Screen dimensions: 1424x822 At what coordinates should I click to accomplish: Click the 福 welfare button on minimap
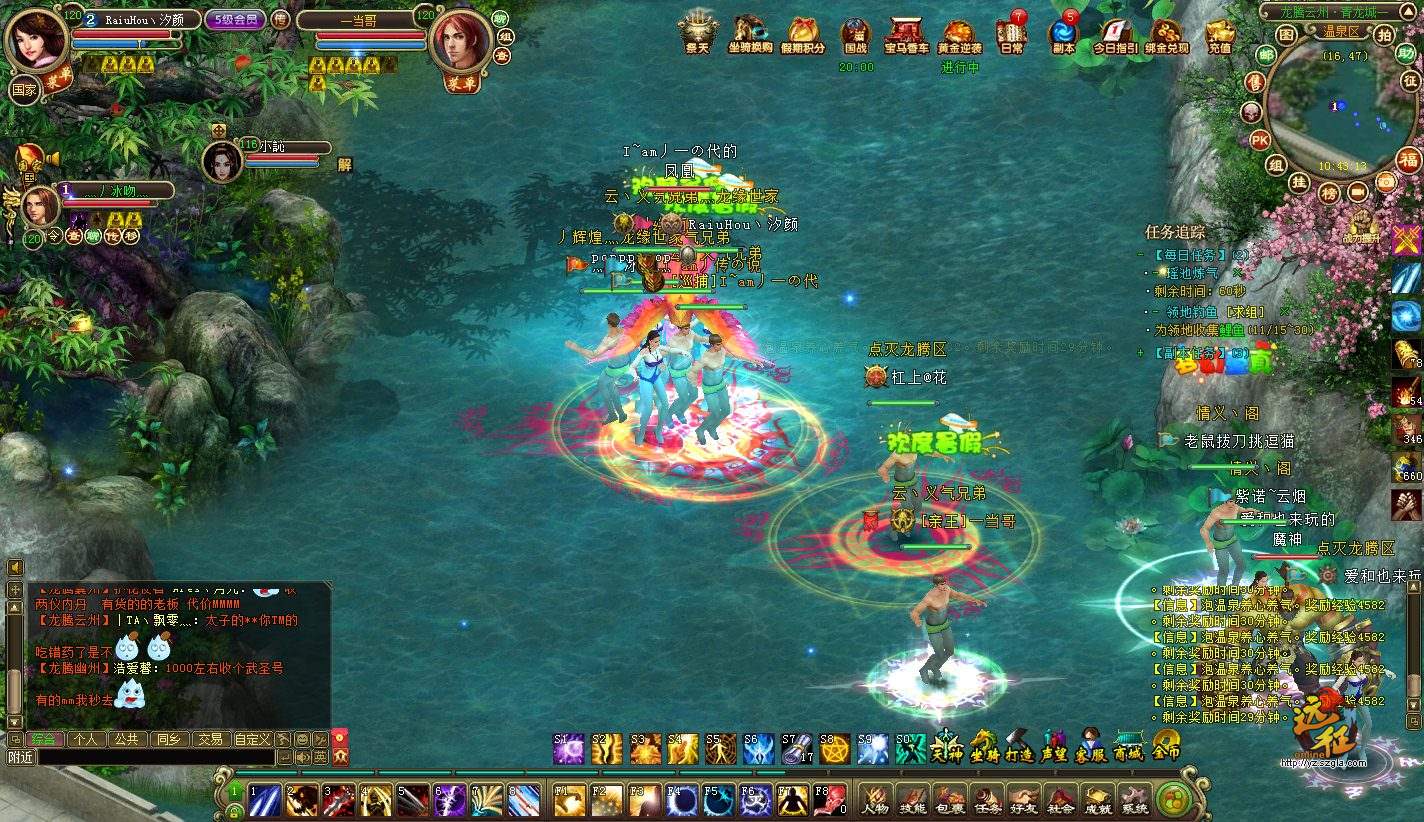click(x=1408, y=159)
